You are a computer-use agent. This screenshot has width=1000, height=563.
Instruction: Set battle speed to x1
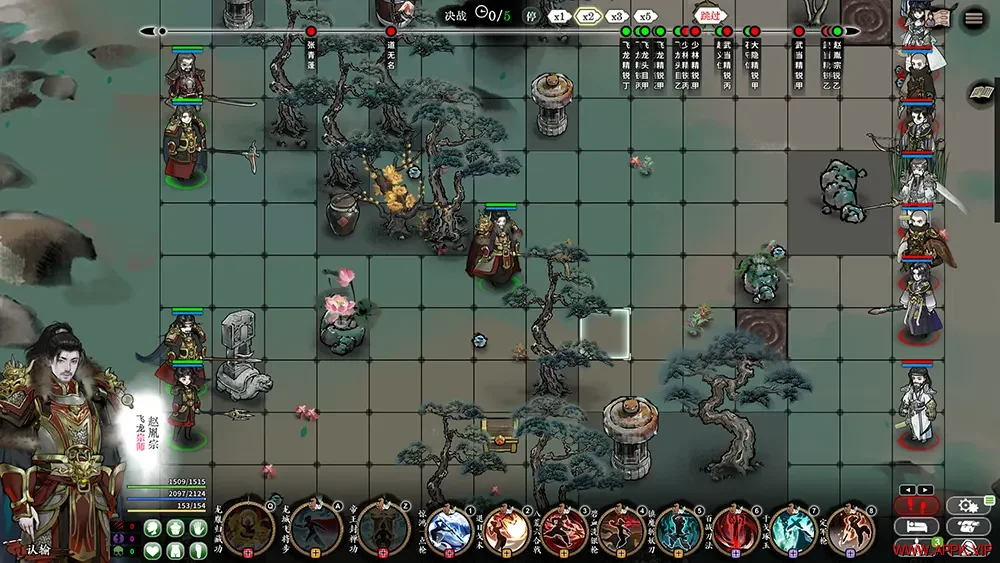click(x=560, y=16)
